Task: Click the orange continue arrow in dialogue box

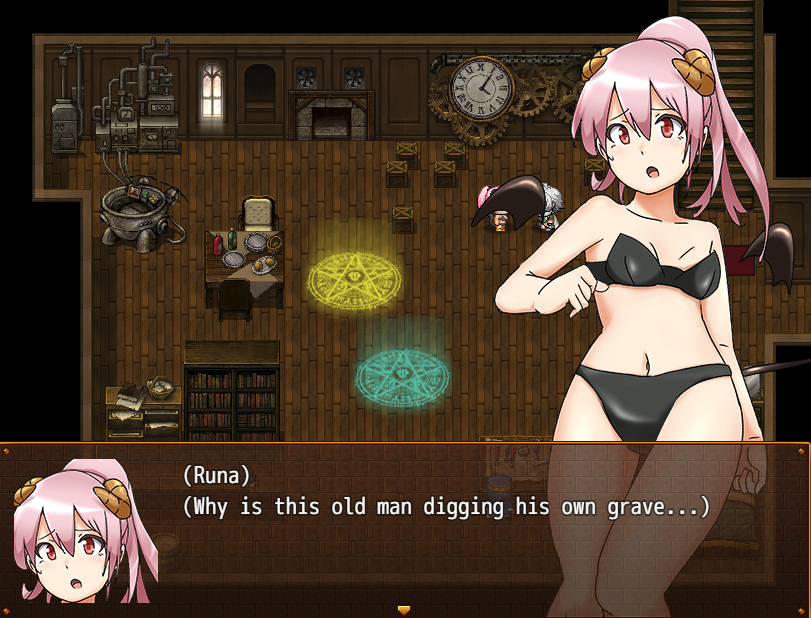Action: pyautogui.click(x=404, y=609)
